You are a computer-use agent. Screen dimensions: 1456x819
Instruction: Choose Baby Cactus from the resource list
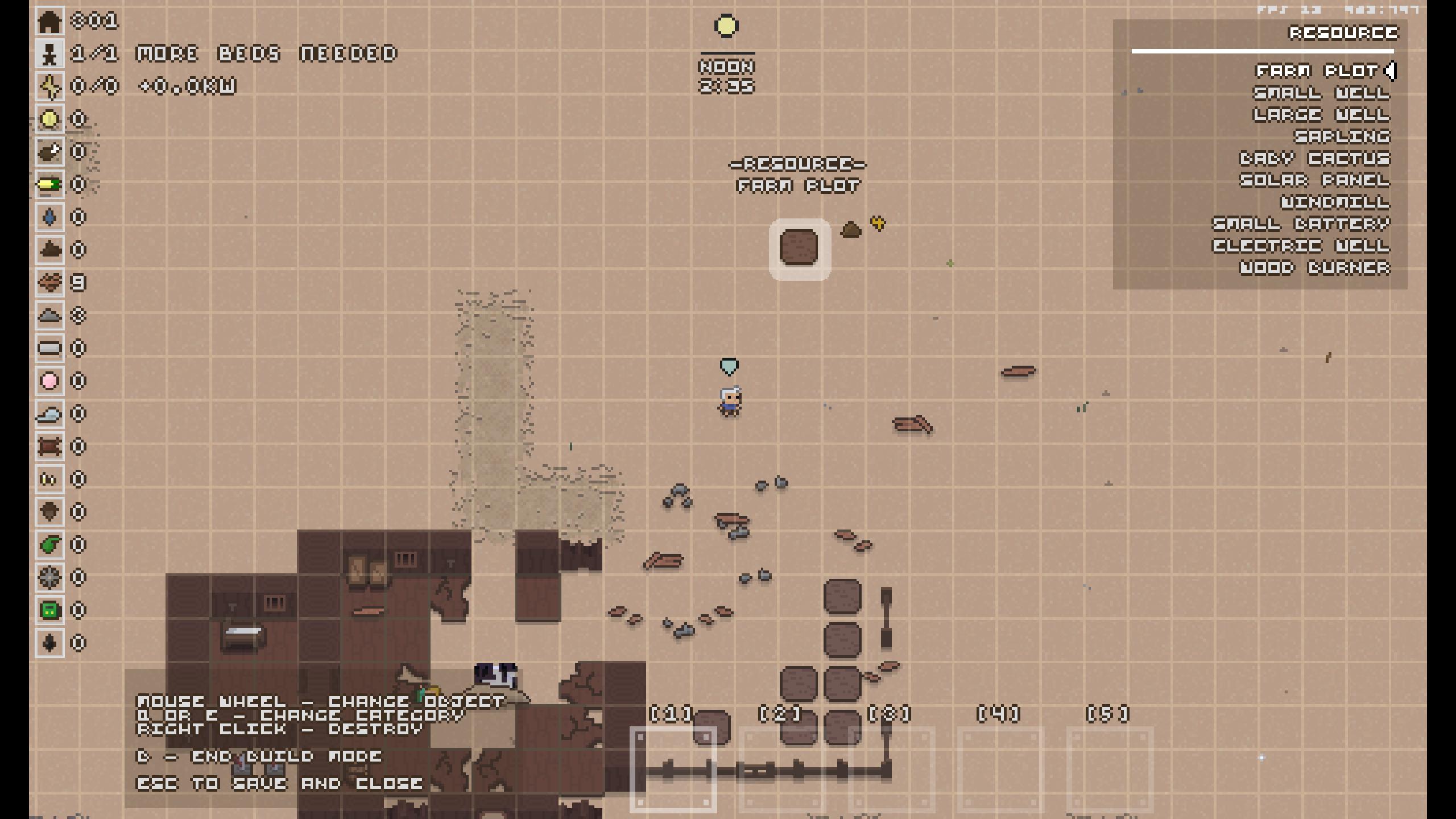[x=1314, y=158]
